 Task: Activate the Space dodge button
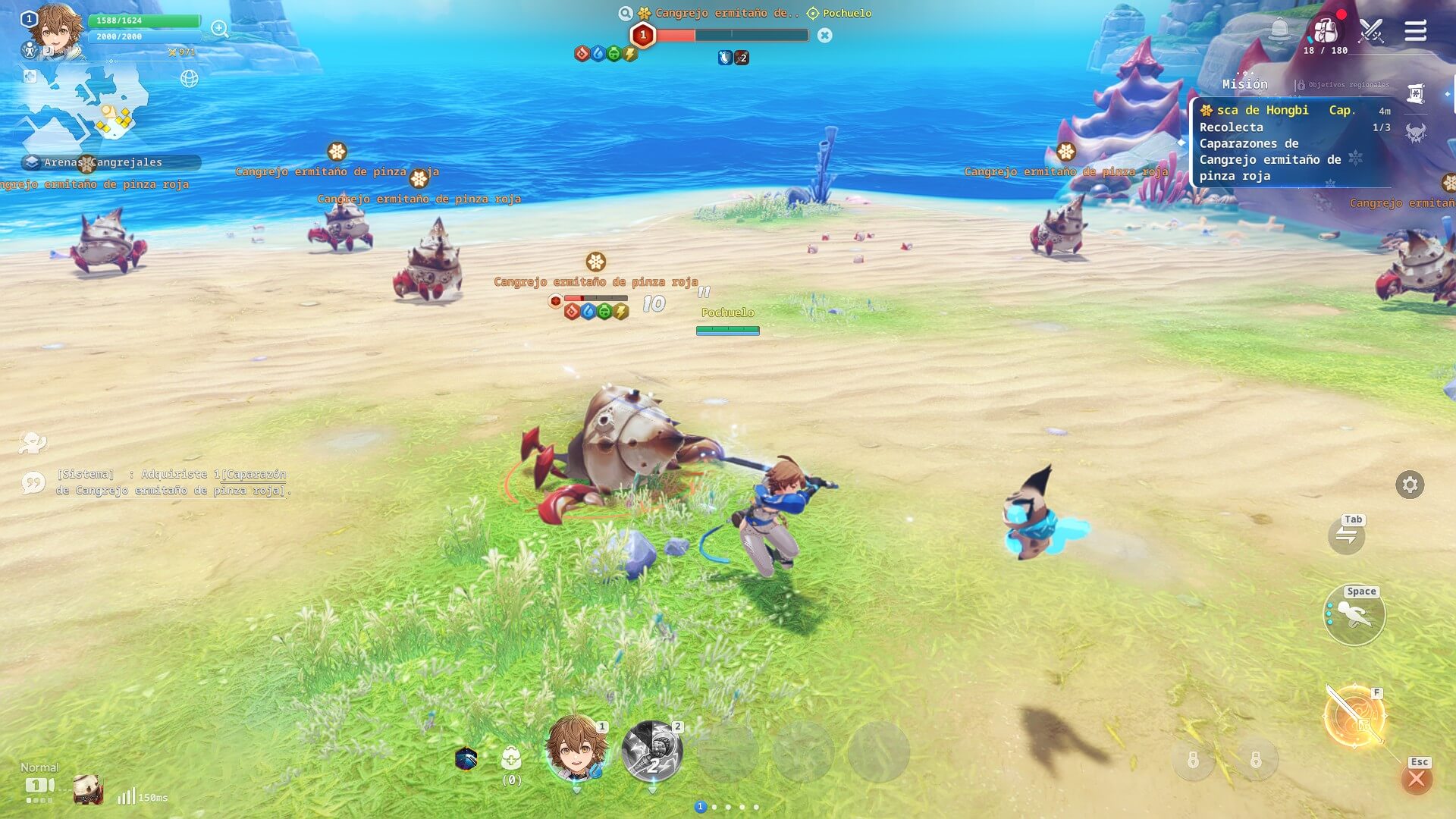click(x=1354, y=615)
